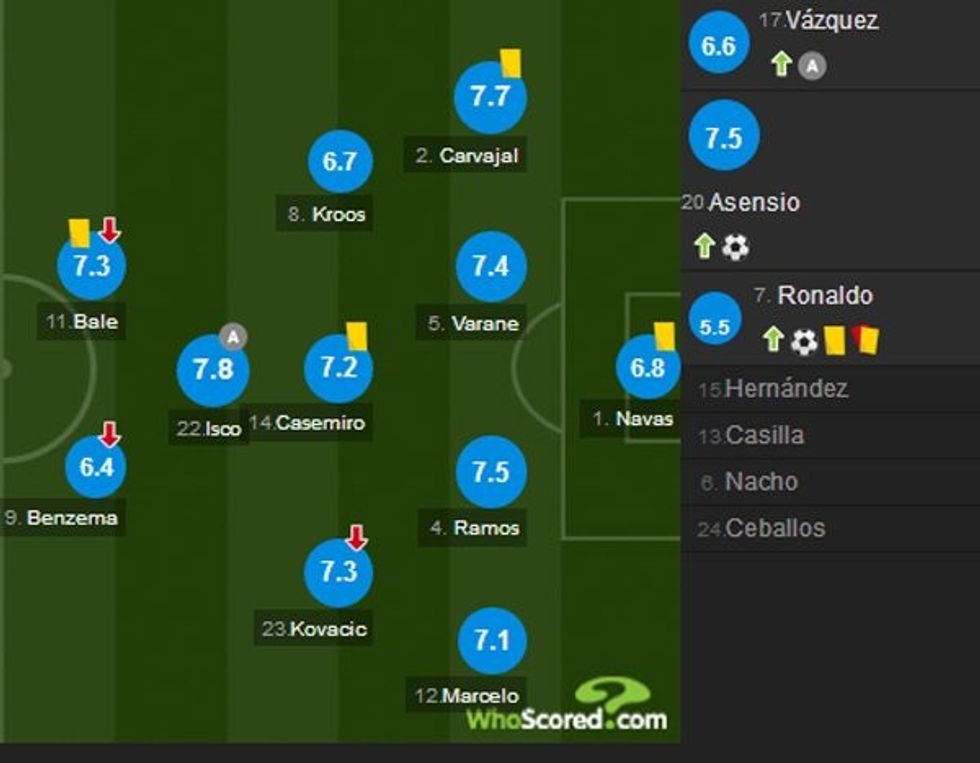980x763 pixels.
Task: Choose Casilla from the bench list
Action: pyautogui.click(x=764, y=435)
